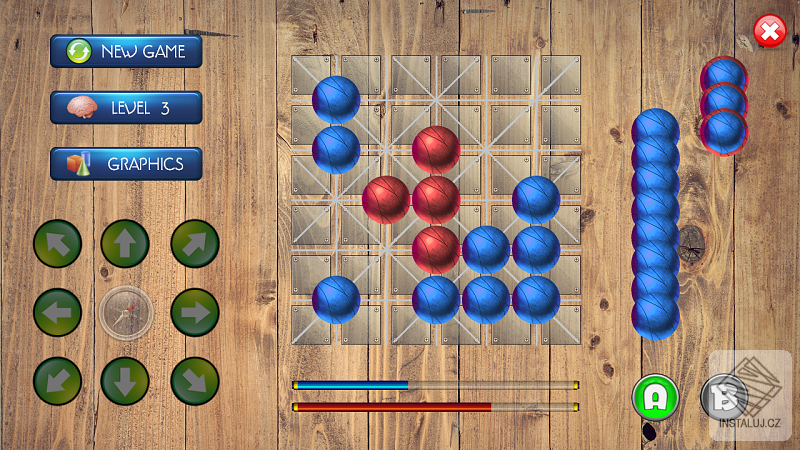Close the game with the red X
800x450 pixels.
pos(769,32)
